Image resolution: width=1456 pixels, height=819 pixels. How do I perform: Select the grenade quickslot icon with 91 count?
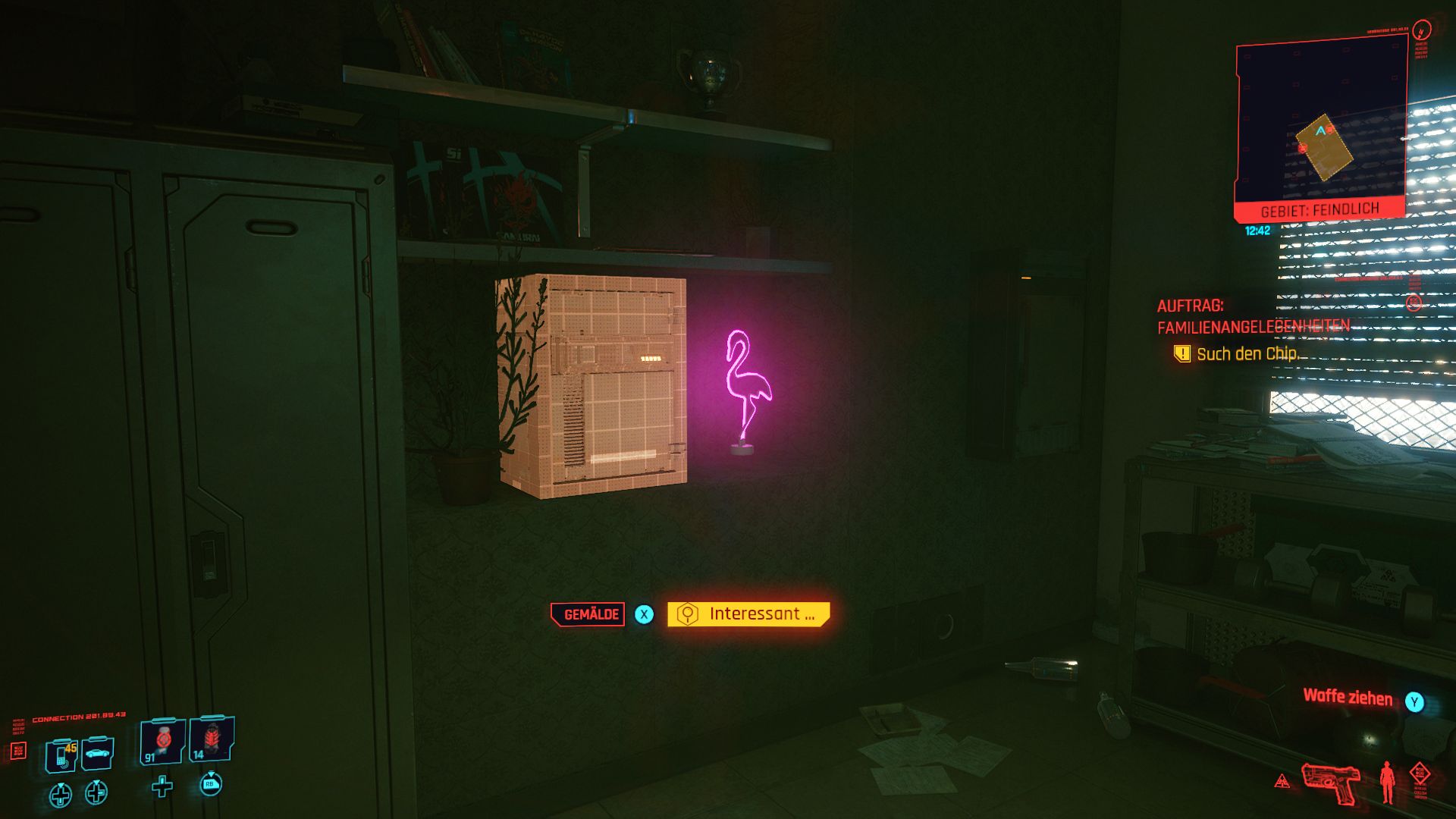click(x=162, y=740)
